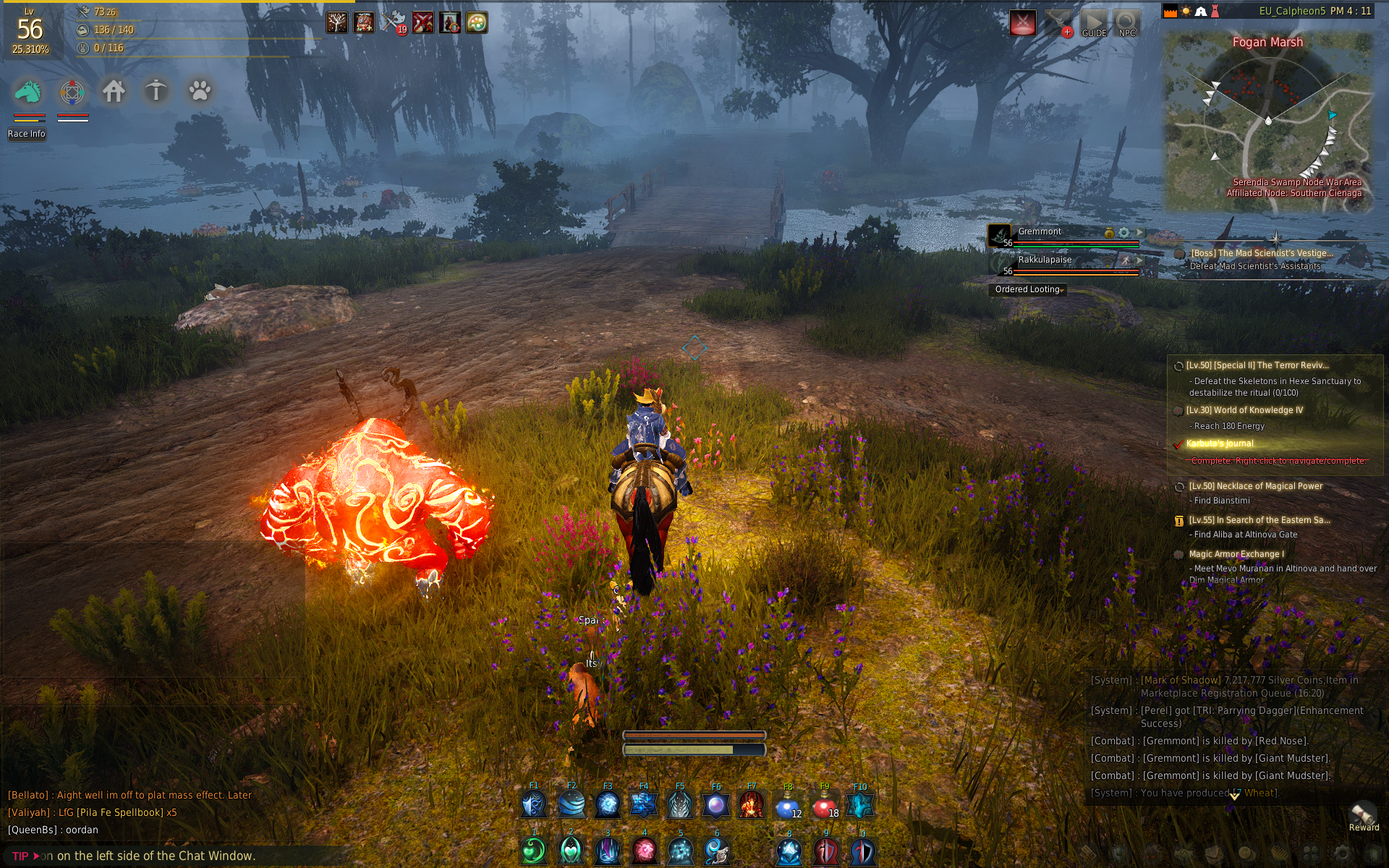Click the Race Info button
The width and height of the screenshot is (1389, 868).
[x=27, y=134]
